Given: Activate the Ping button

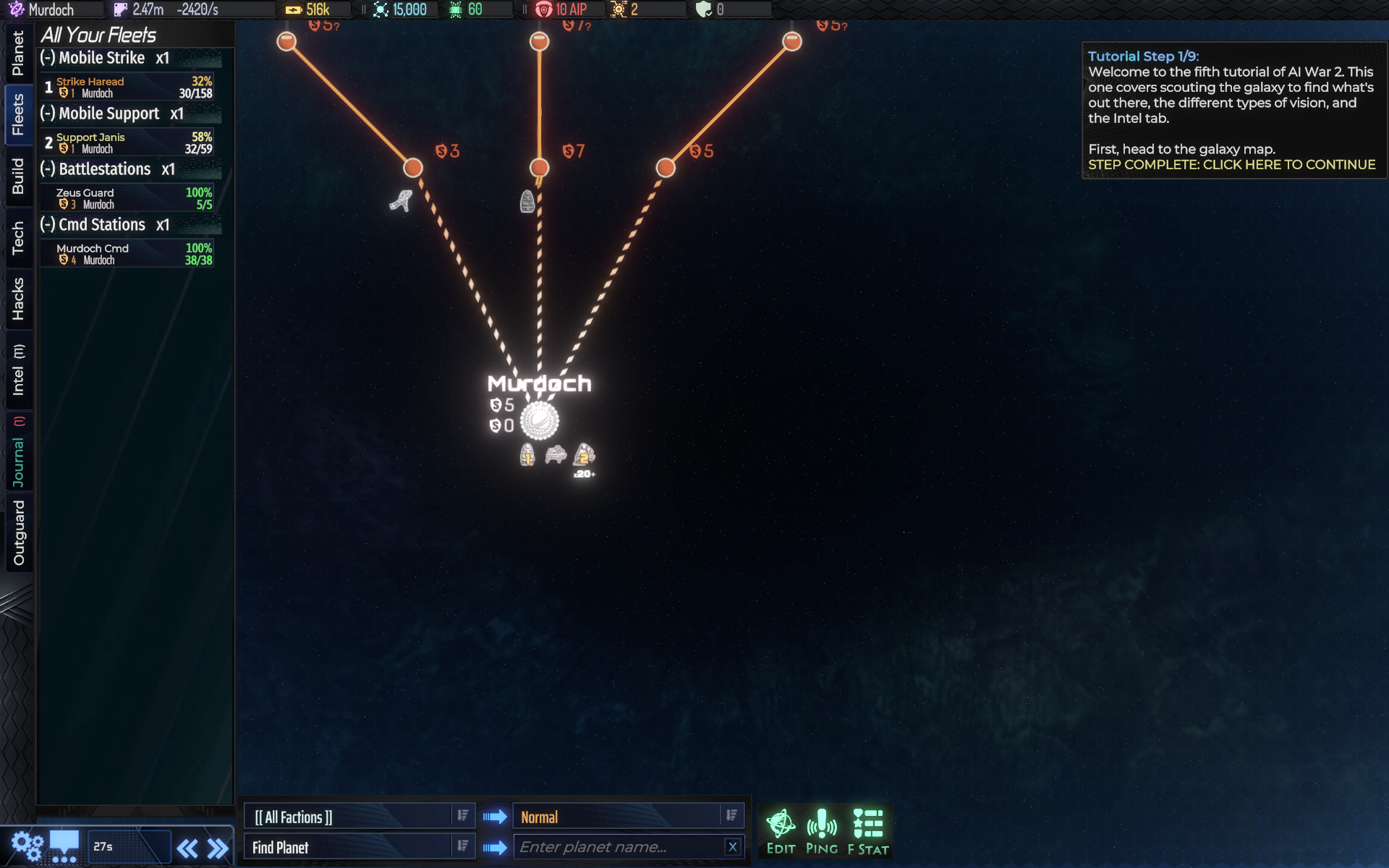Looking at the screenshot, I should tap(822, 832).
